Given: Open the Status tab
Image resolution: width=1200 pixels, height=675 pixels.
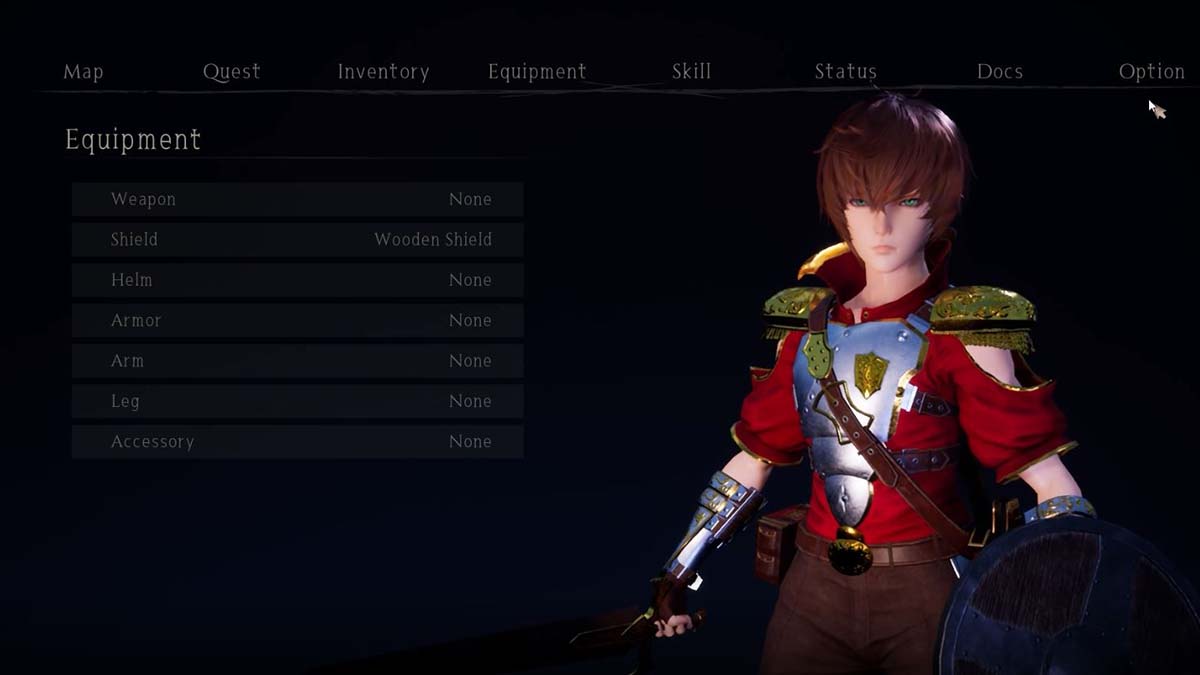Looking at the screenshot, I should (845, 72).
